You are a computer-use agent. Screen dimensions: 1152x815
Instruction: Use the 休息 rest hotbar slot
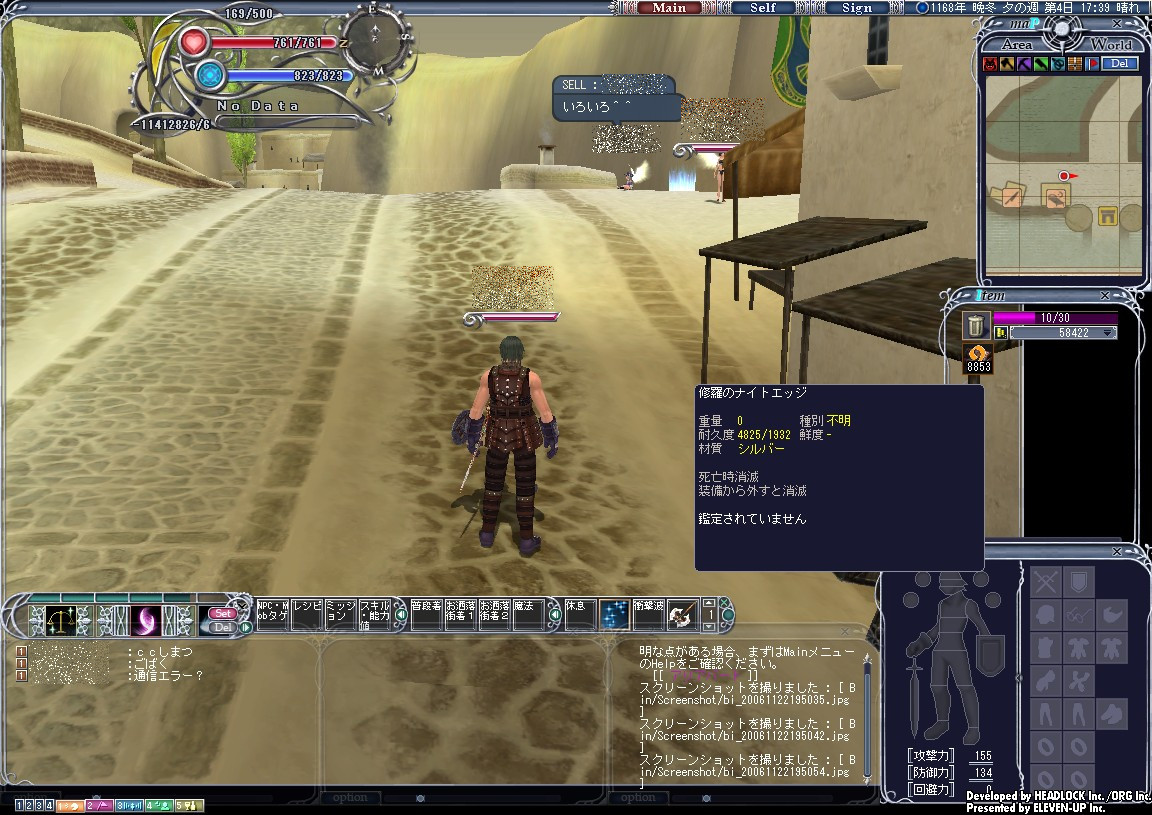coord(579,613)
